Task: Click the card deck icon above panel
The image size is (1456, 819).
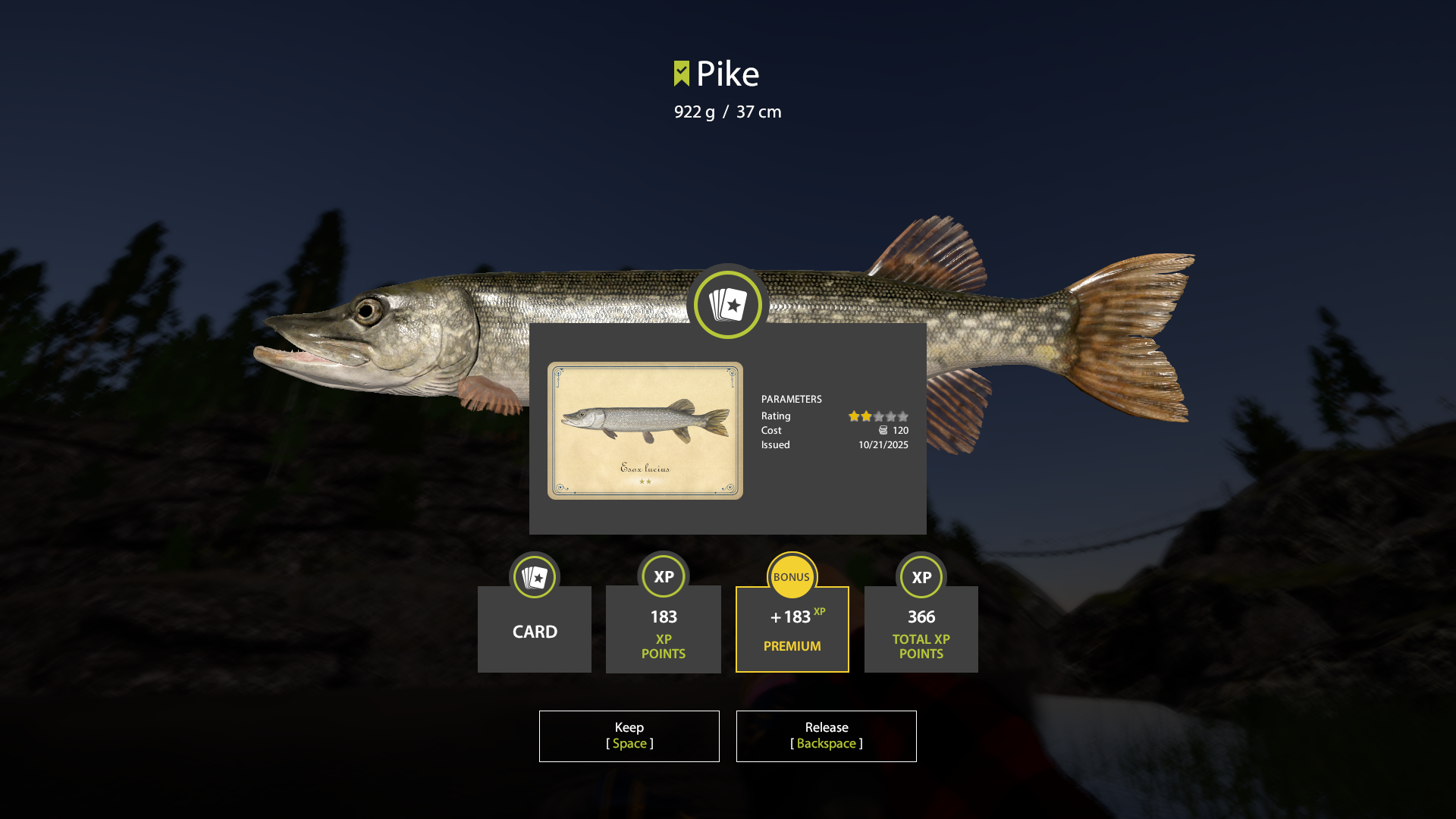Action: (728, 305)
